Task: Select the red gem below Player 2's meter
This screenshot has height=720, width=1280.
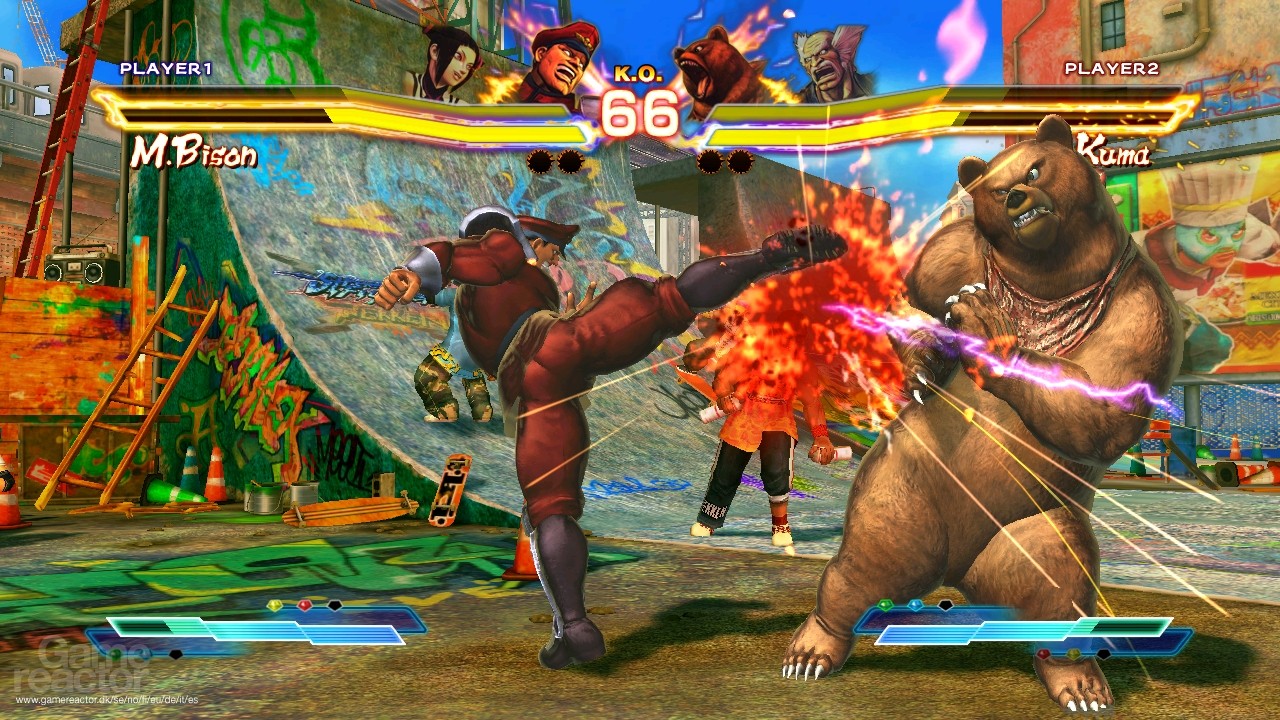Action: point(1043,652)
